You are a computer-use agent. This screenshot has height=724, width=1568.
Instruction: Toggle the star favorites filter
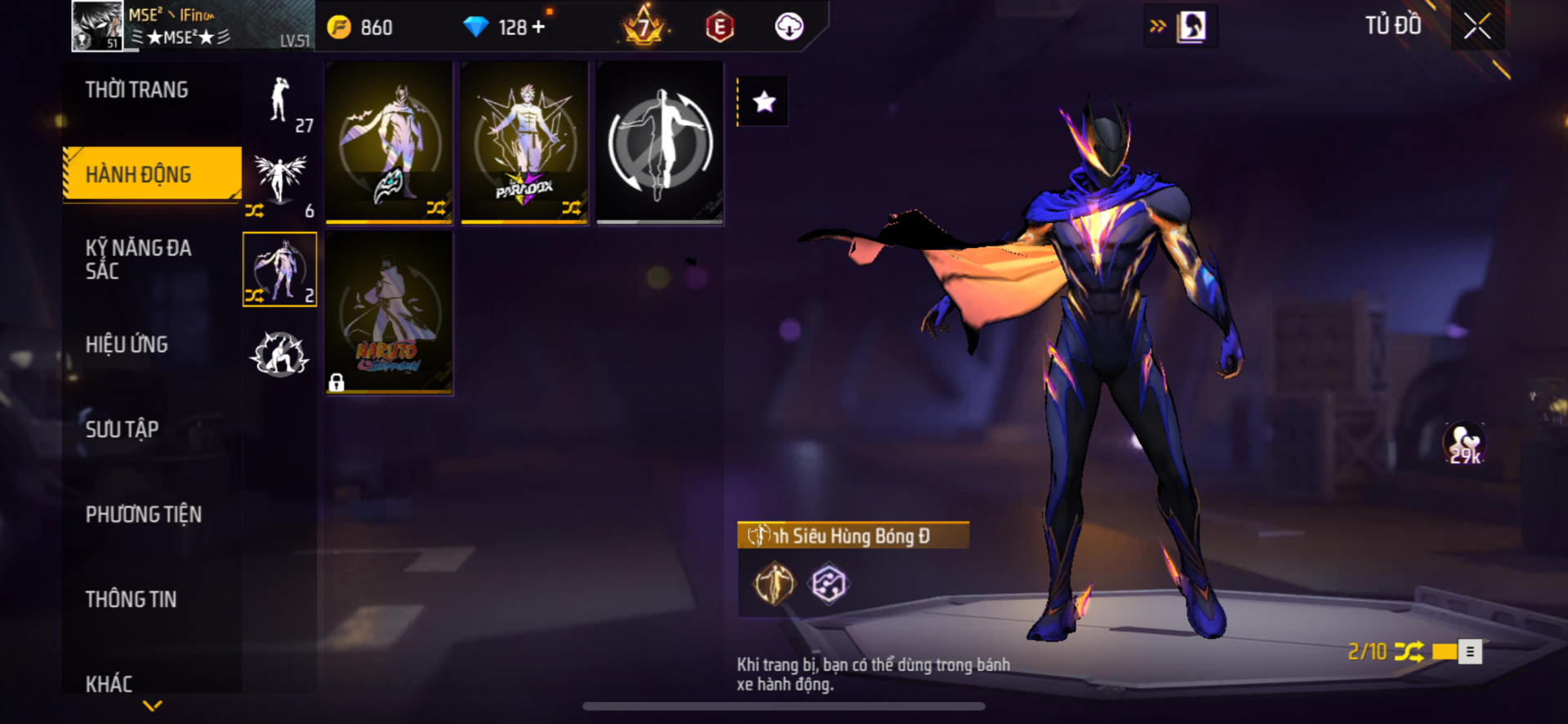point(764,102)
